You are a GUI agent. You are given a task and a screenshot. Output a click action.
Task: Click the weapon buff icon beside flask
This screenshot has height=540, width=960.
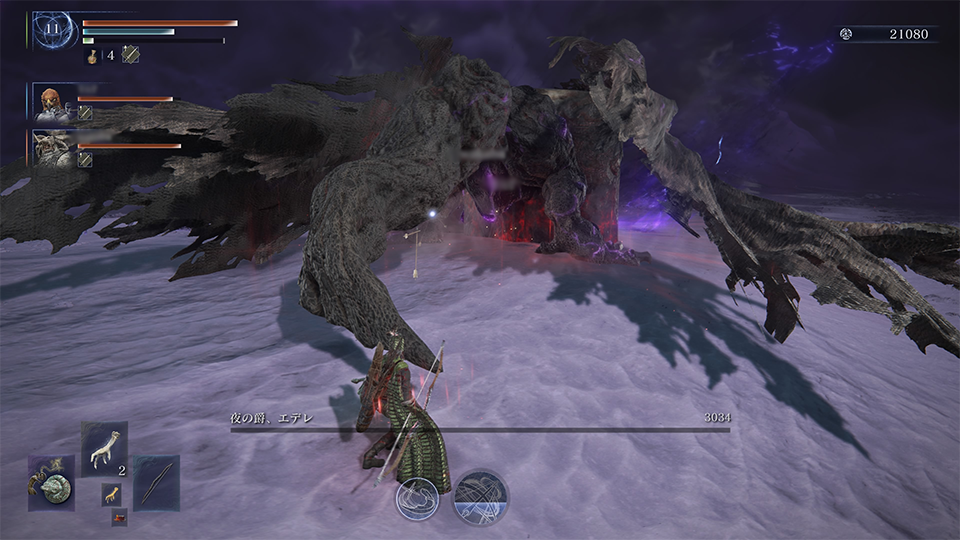point(130,56)
